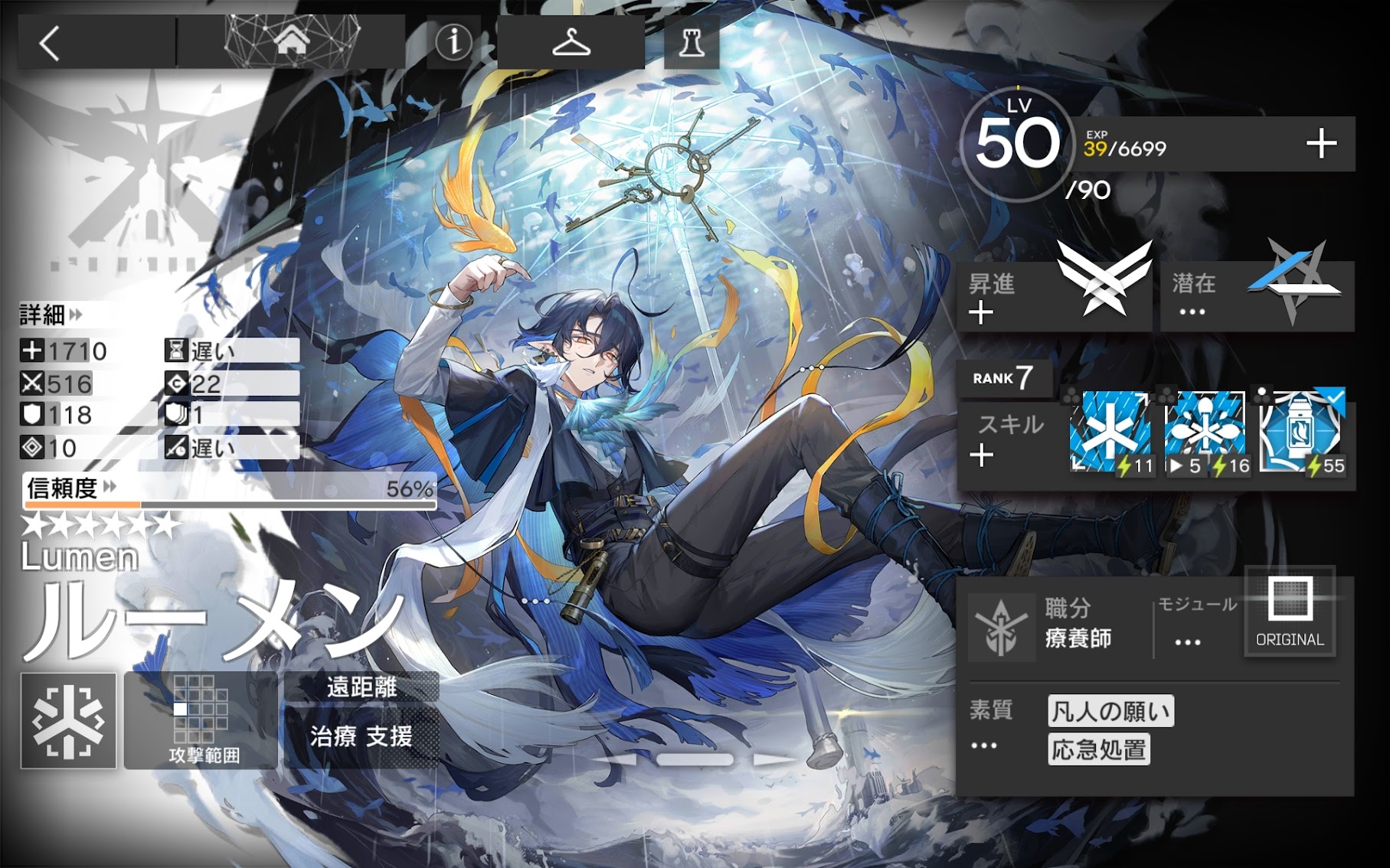Open the operator info page
Viewport: 1390px width, 868px height.
pyautogui.click(x=453, y=42)
